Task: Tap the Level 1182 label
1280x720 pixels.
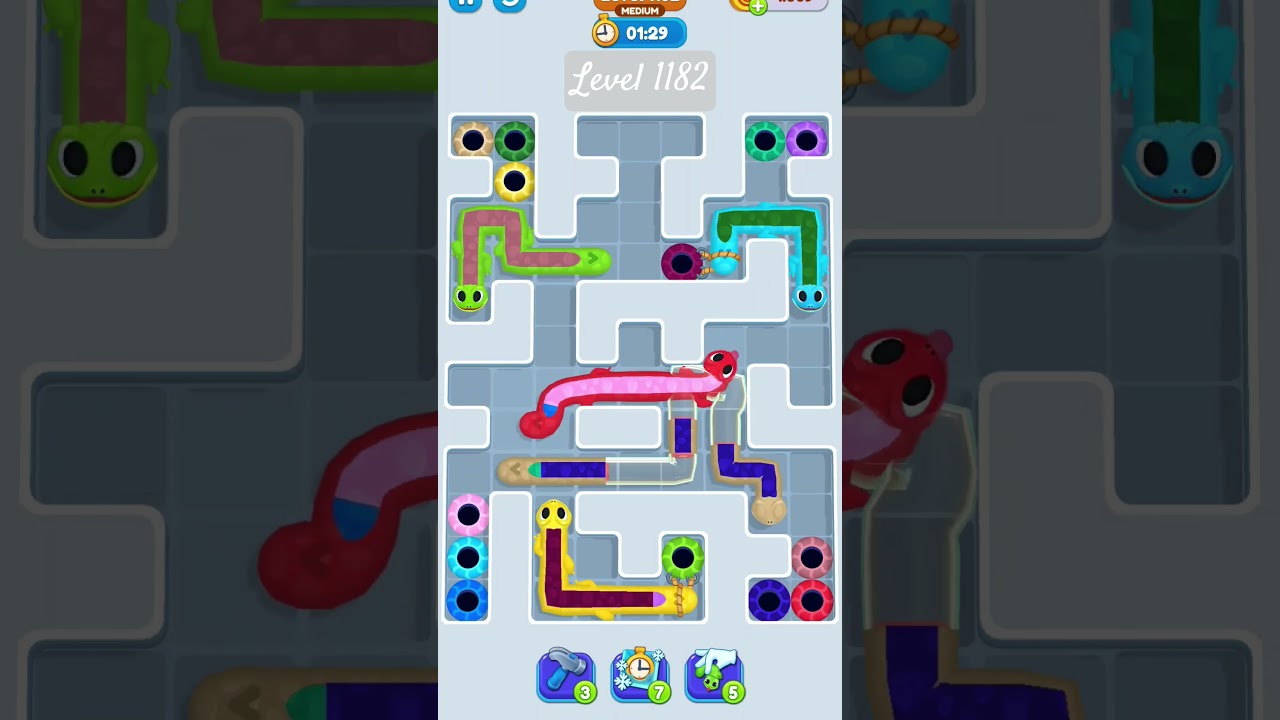Action: click(639, 80)
